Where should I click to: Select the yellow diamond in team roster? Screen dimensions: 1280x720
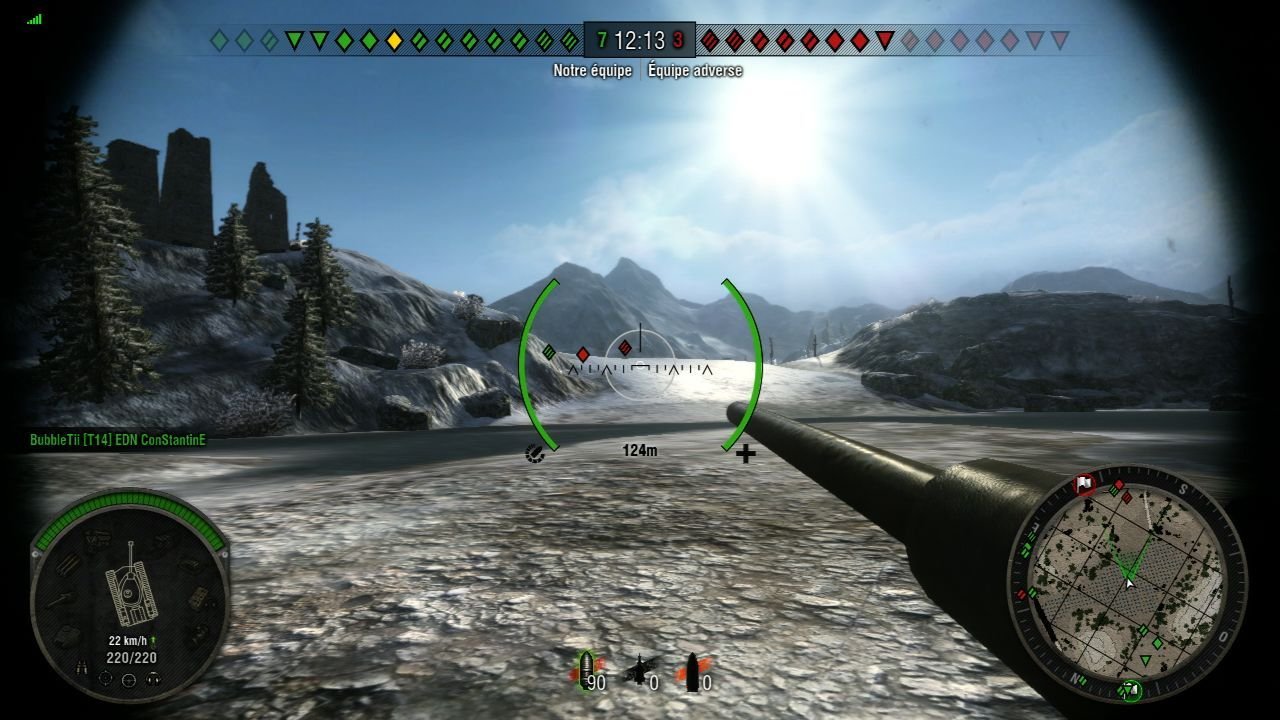tap(394, 41)
